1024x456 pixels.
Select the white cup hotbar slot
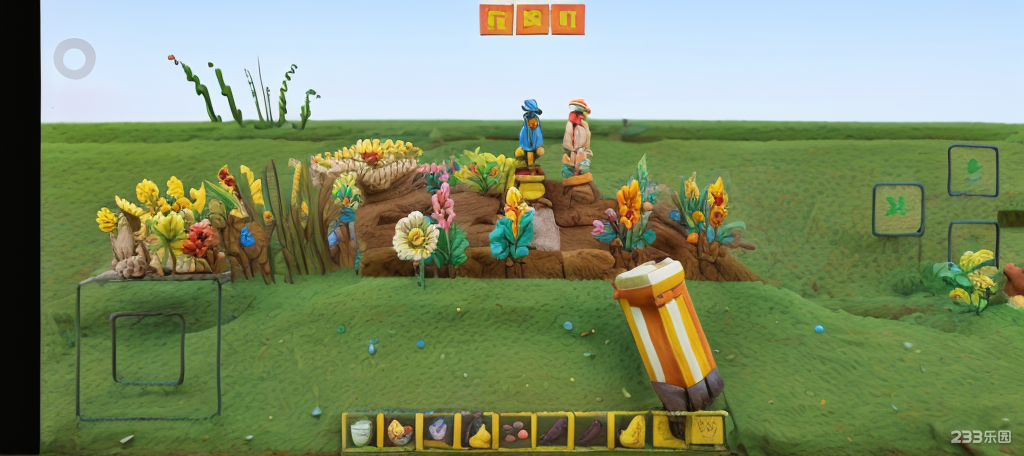[x=361, y=431]
